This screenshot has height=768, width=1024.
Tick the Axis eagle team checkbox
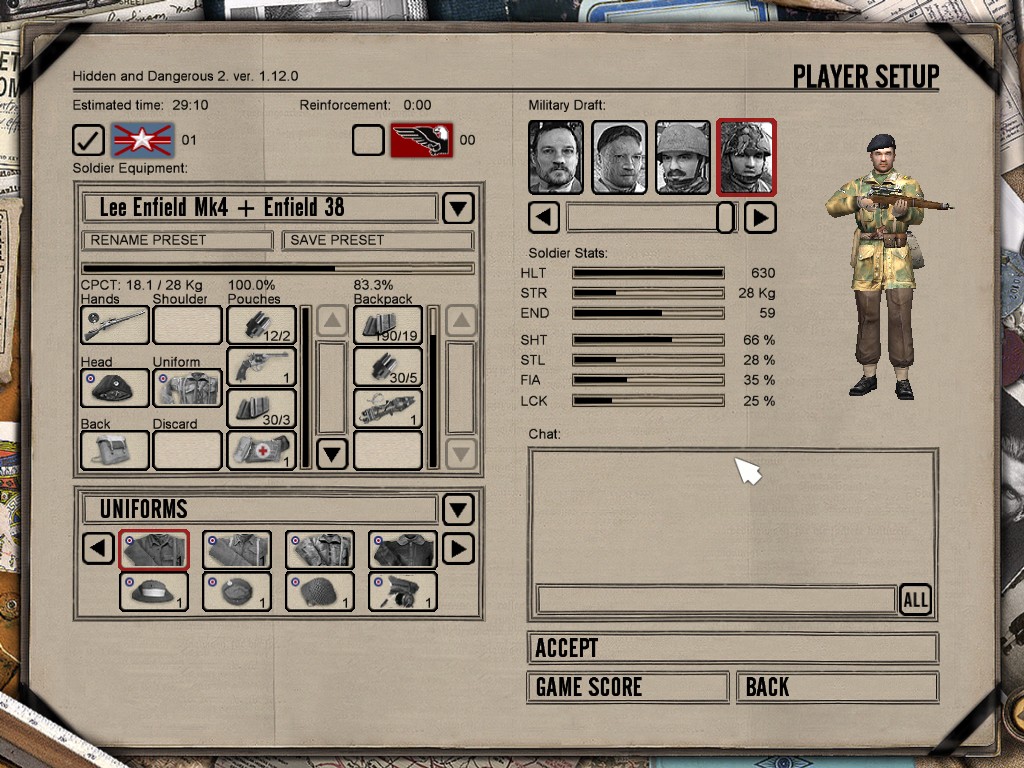[x=368, y=140]
